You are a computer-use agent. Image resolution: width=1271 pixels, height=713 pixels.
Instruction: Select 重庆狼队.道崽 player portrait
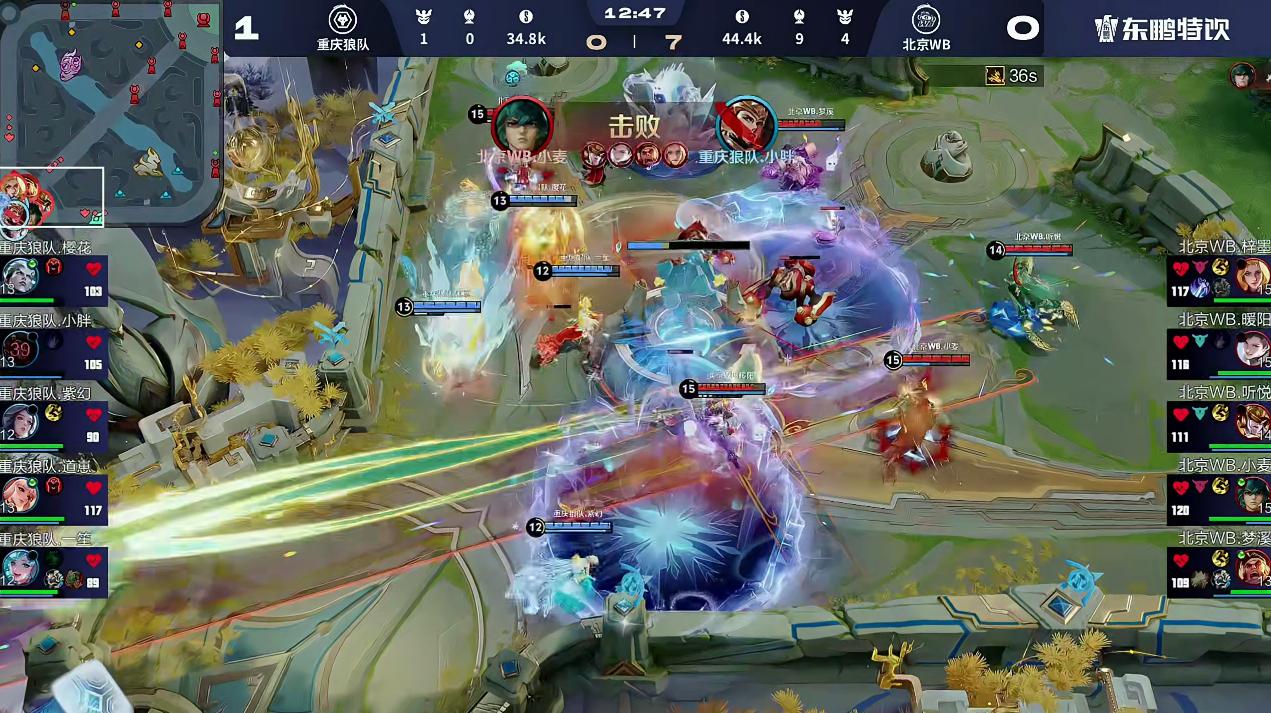[20, 494]
